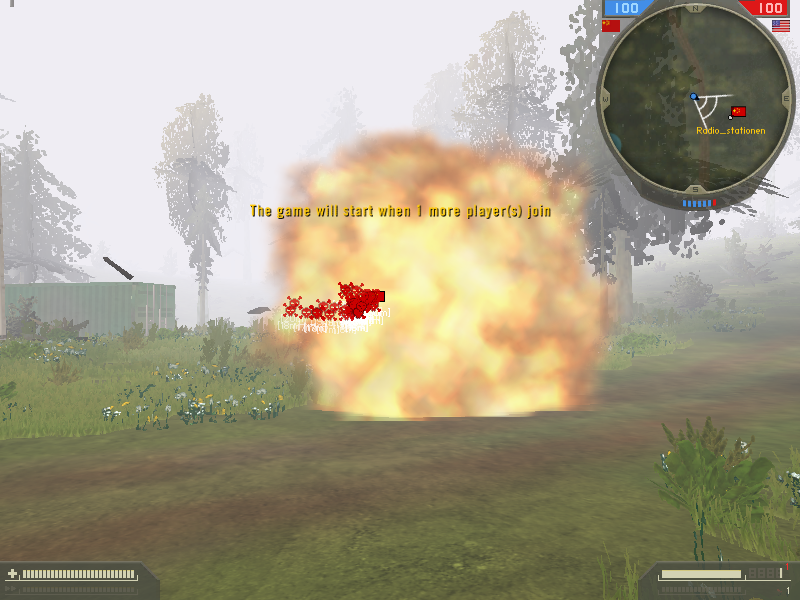Click the blue player marker on the minimap
Screen dimensions: 800x600
tap(693, 97)
